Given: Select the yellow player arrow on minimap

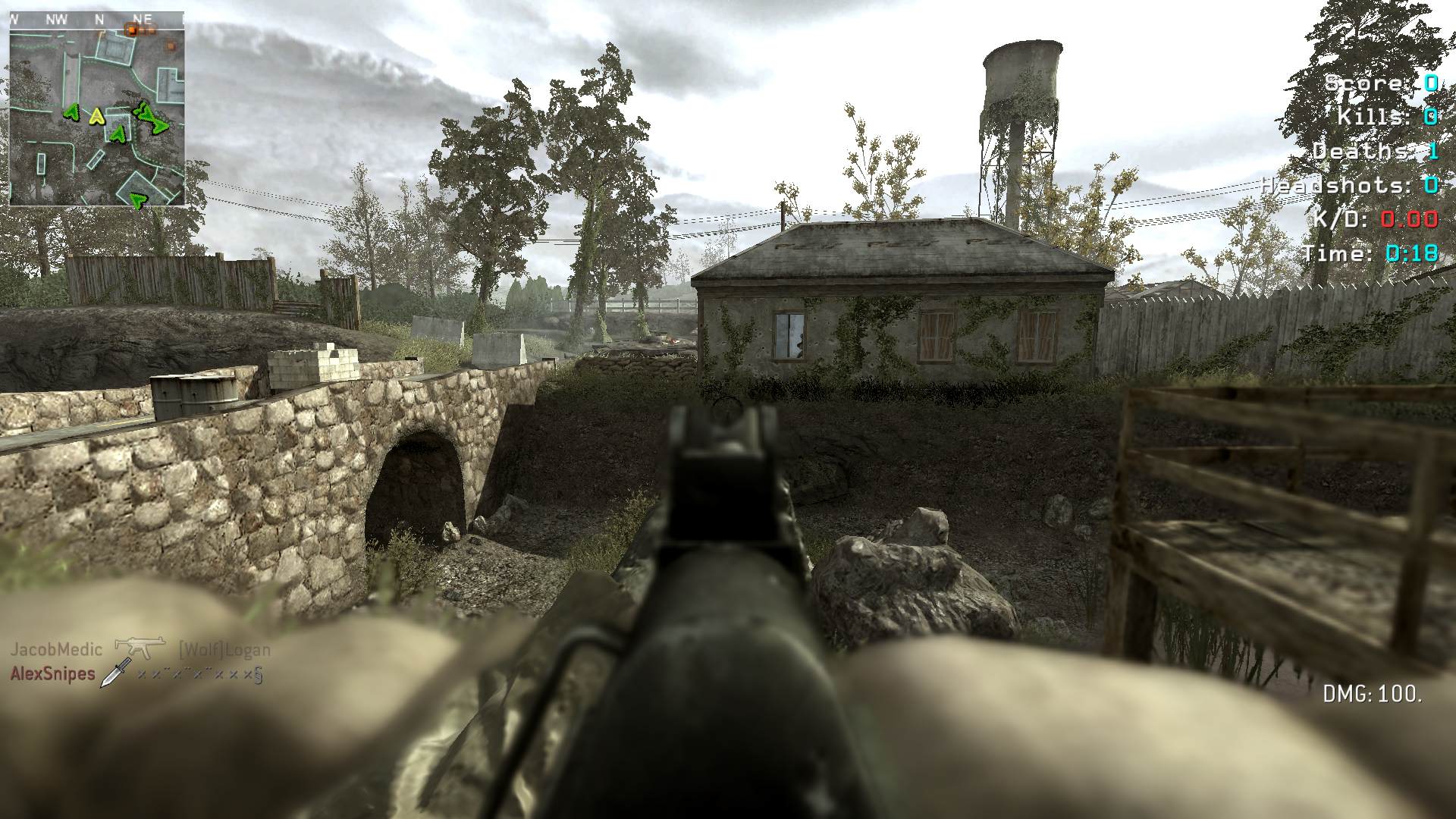Looking at the screenshot, I should (96, 116).
